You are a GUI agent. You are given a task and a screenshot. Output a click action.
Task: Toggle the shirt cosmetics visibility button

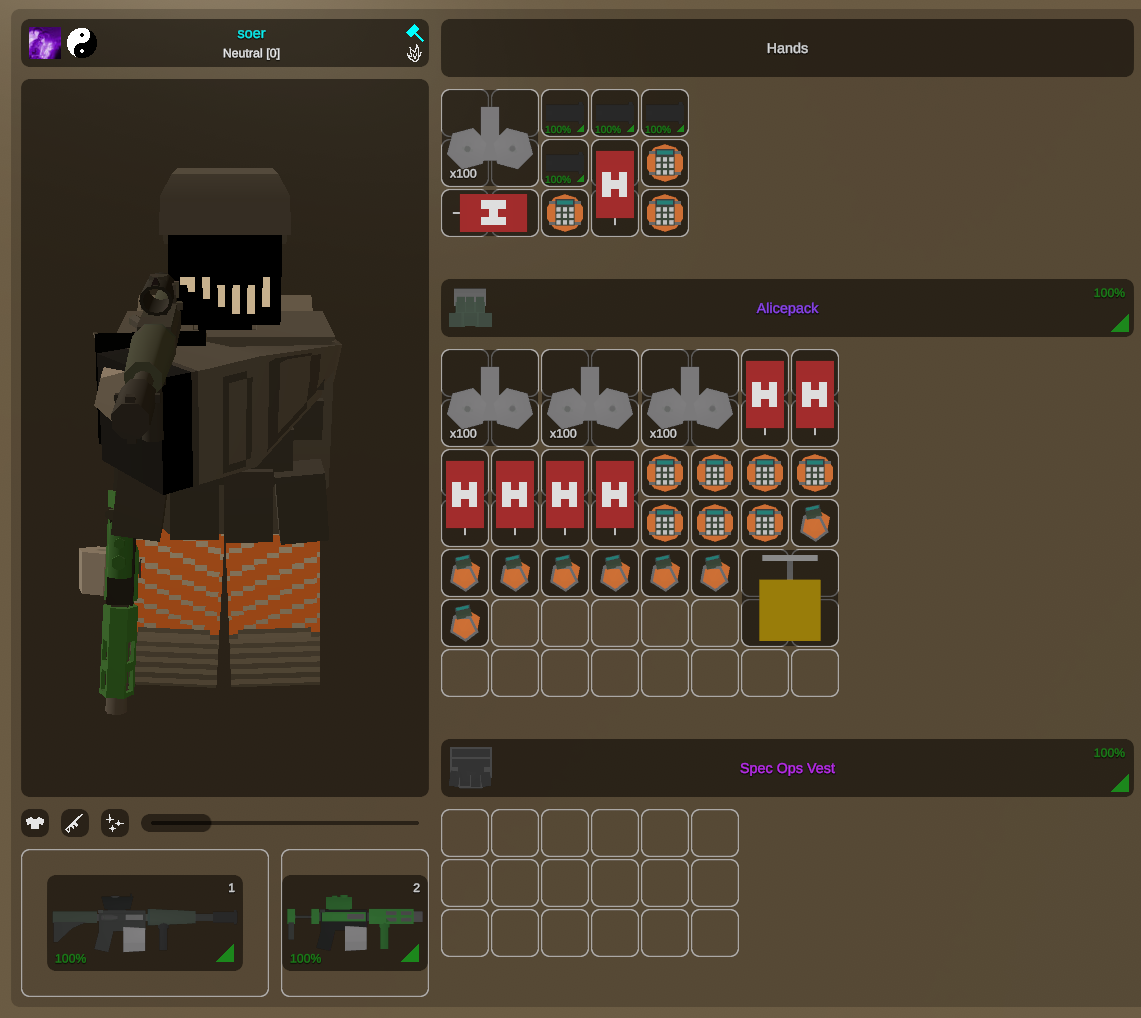click(35, 823)
